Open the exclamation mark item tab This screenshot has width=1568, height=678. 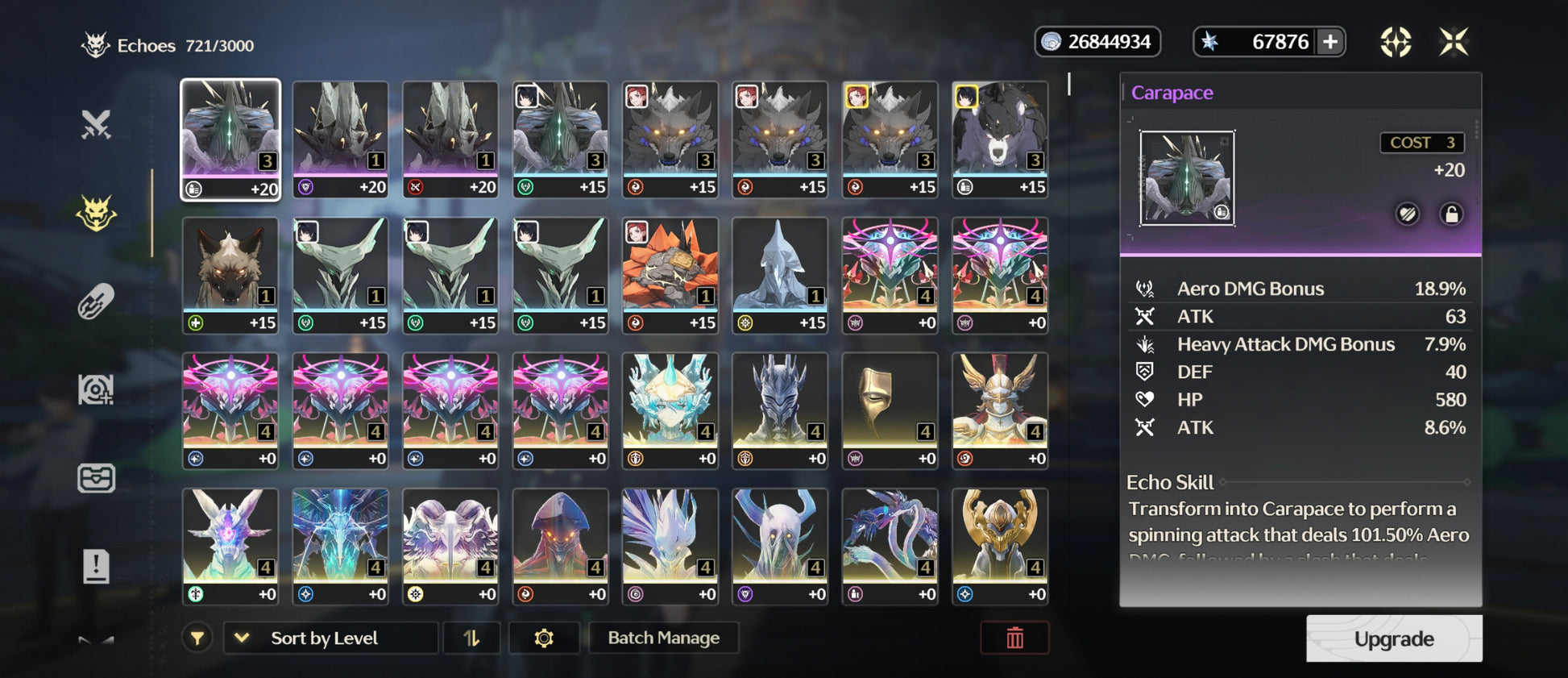tap(96, 566)
